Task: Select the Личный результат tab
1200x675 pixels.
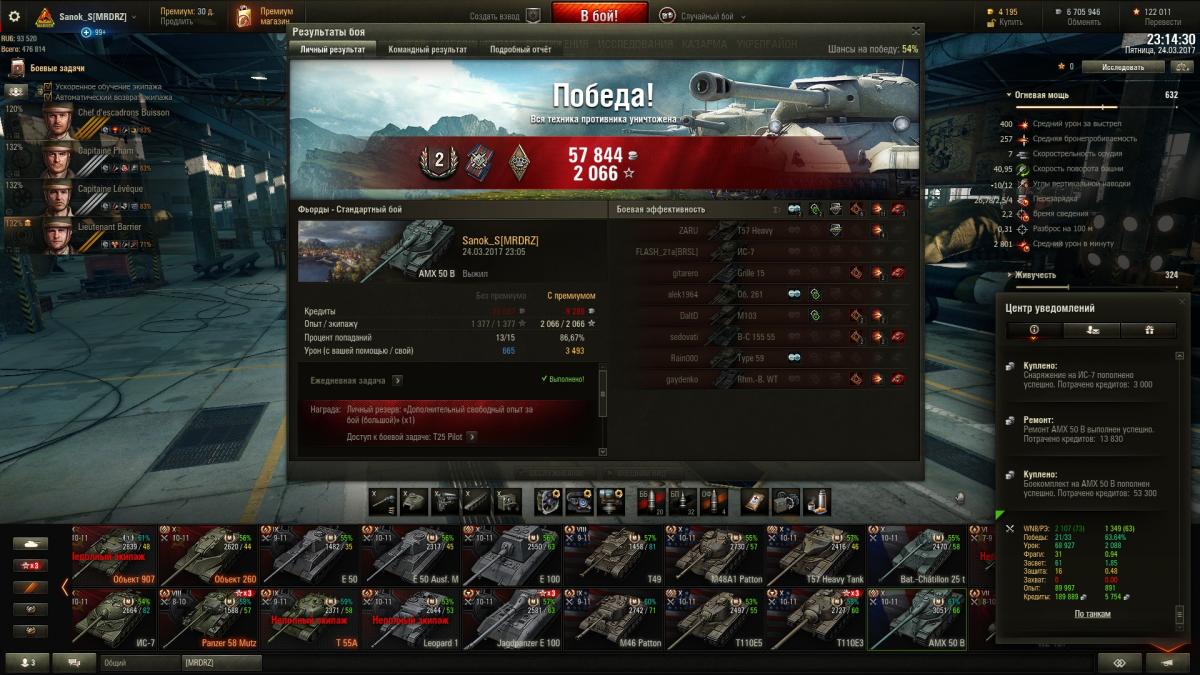Action: (x=332, y=49)
